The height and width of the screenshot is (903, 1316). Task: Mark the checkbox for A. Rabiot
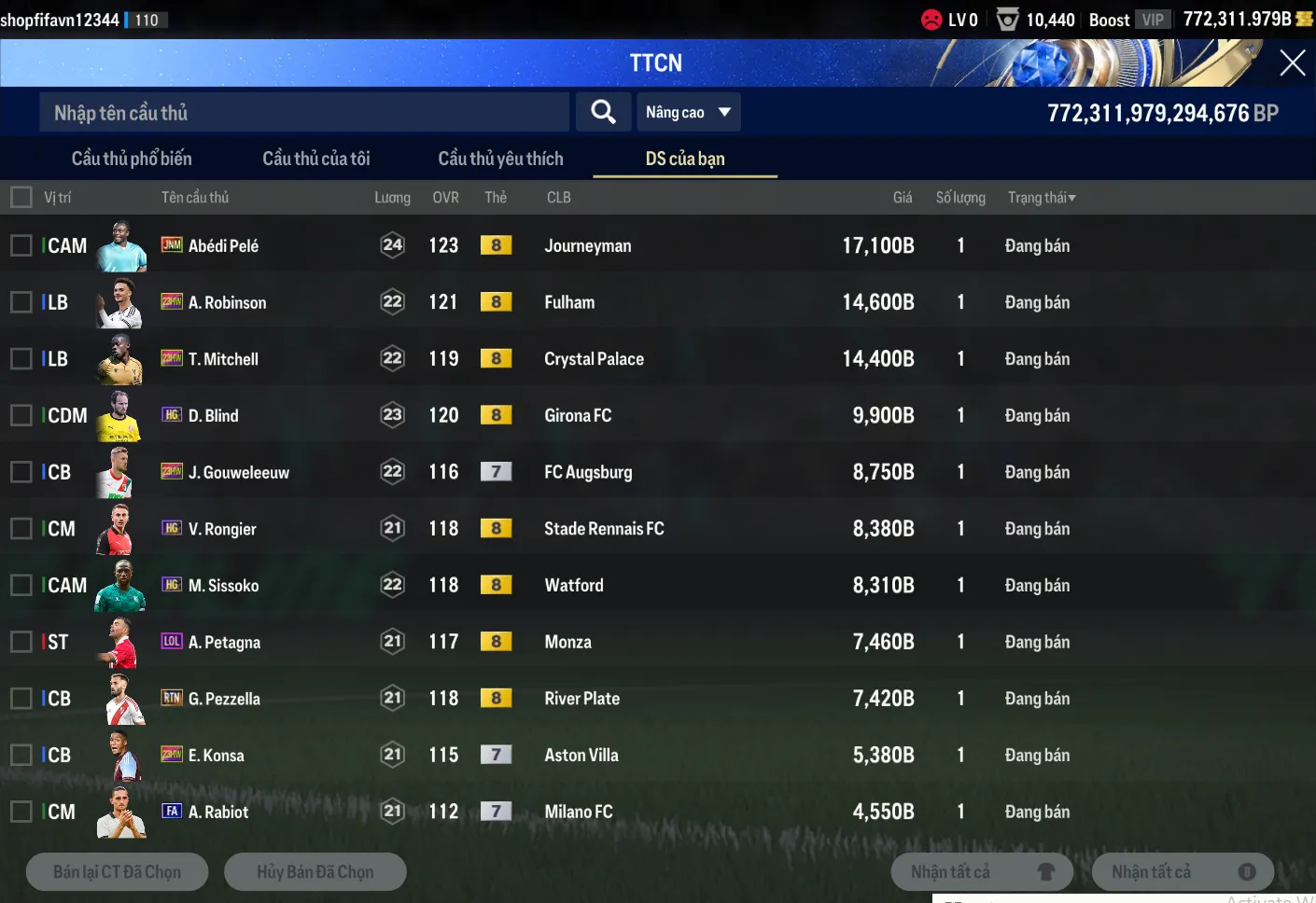(21, 812)
